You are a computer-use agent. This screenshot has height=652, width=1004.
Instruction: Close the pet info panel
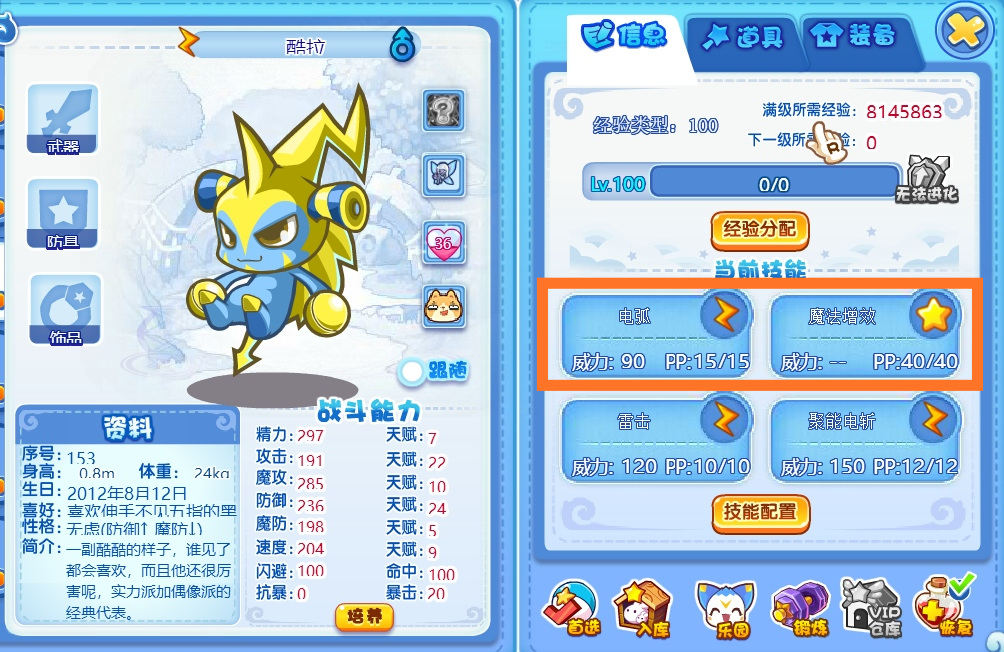tap(964, 33)
